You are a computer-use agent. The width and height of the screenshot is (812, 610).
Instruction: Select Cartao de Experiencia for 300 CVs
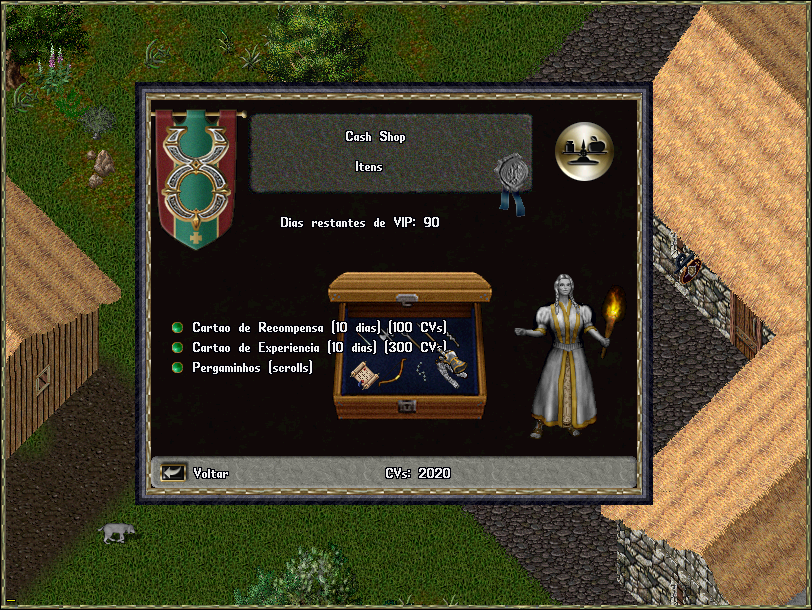click(178, 347)
